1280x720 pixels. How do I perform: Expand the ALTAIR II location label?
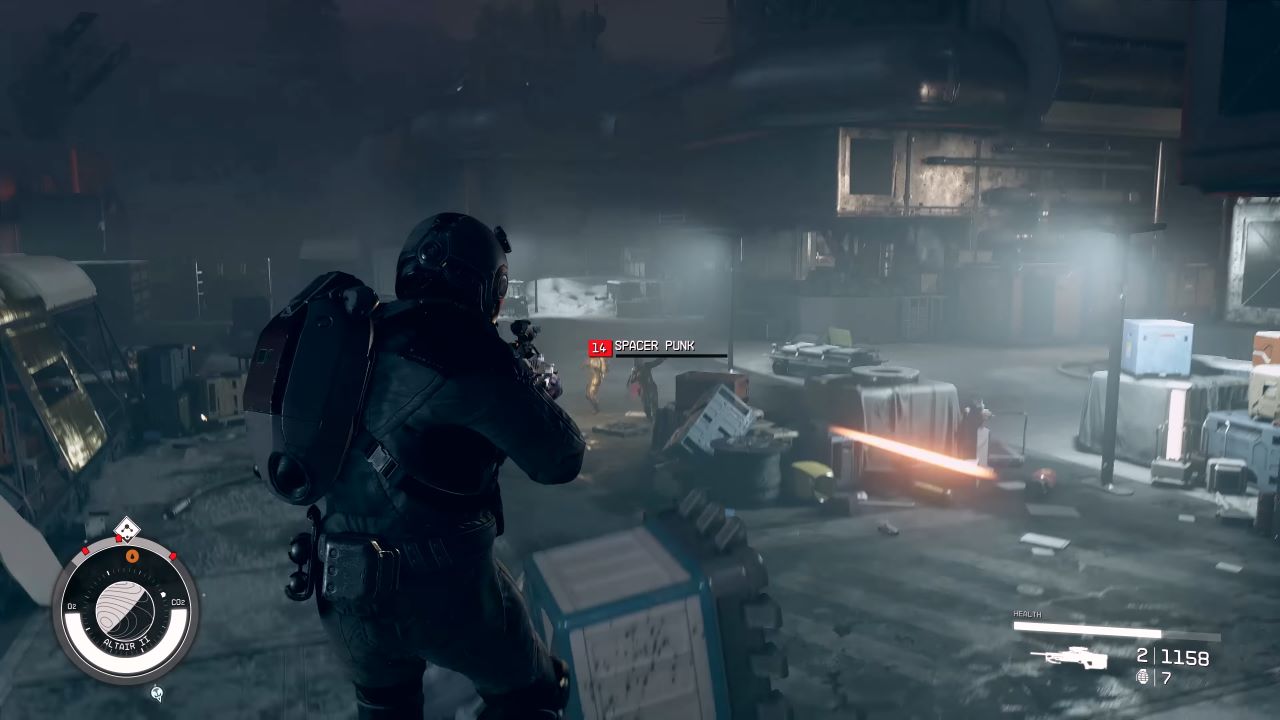128,642
